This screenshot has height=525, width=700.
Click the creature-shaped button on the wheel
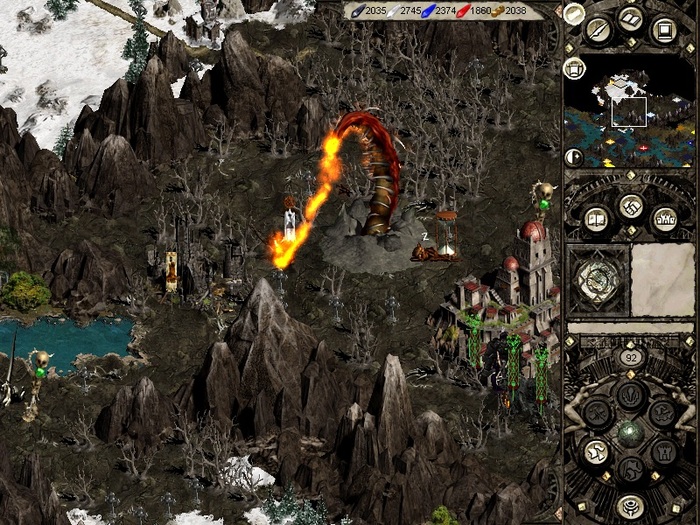662,412
